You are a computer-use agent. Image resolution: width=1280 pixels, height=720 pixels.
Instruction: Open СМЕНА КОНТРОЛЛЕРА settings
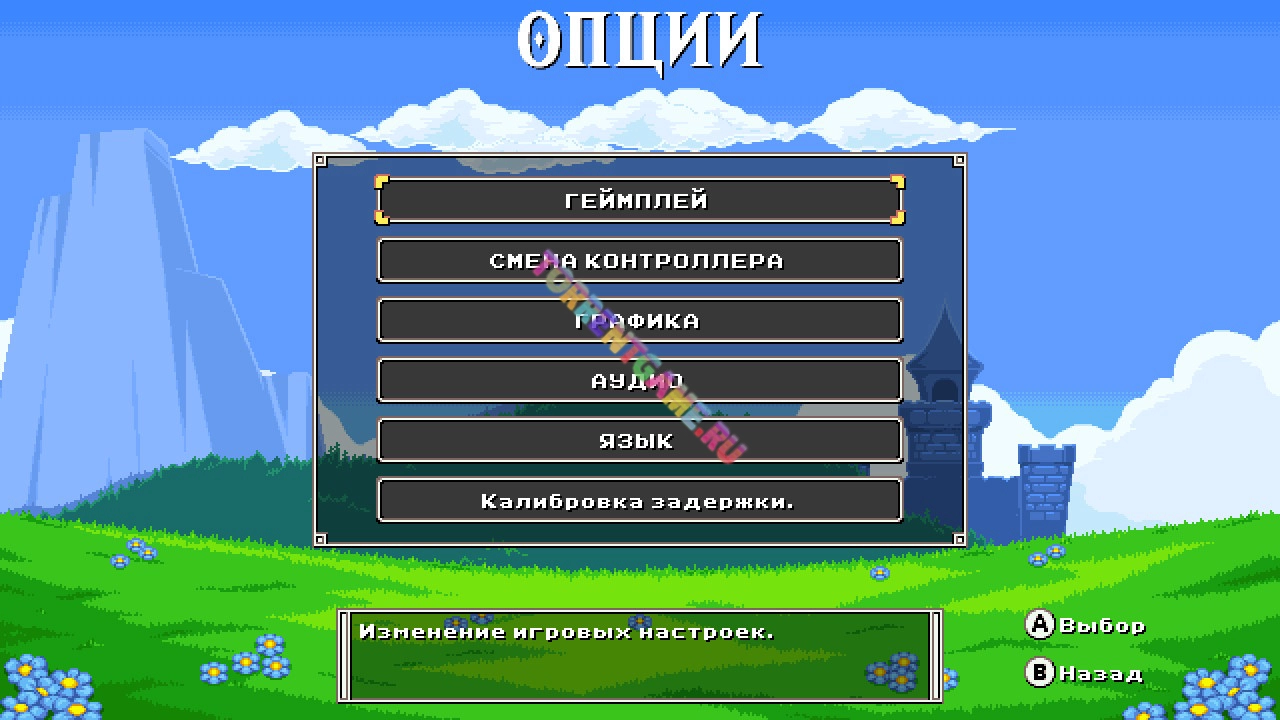[x=639, y=260]
